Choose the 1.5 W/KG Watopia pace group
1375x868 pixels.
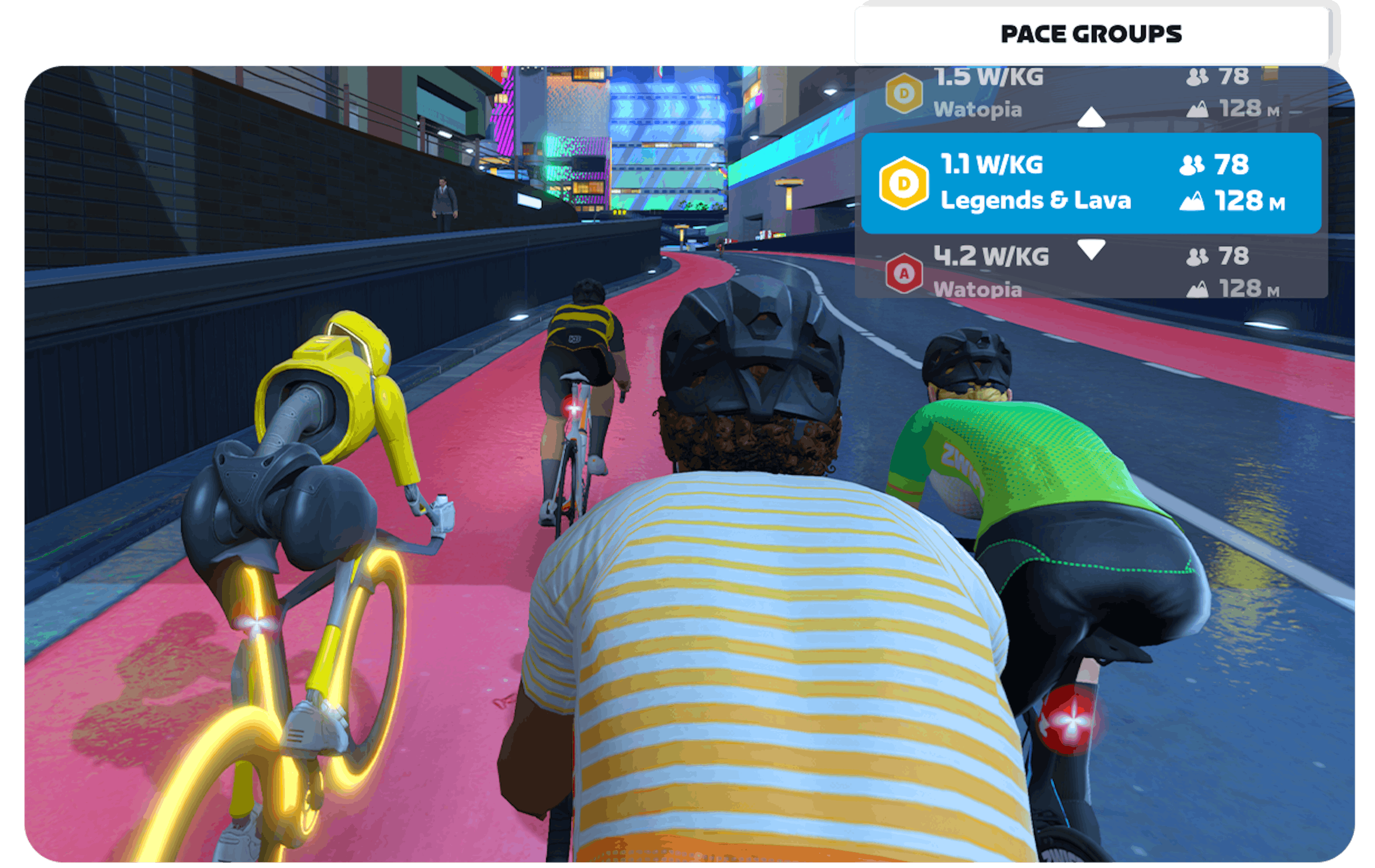pyautogui.click(x=988, y=93)
